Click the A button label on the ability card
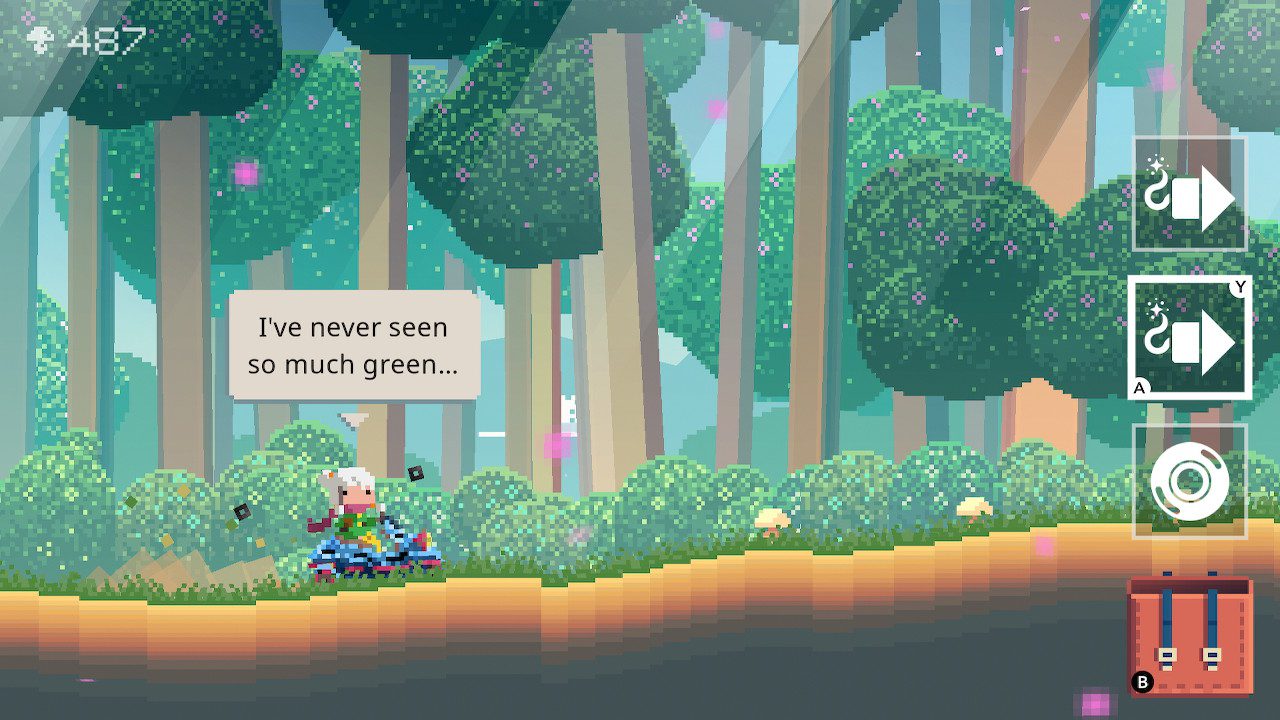1280x720 pixels. (1139, 388)
